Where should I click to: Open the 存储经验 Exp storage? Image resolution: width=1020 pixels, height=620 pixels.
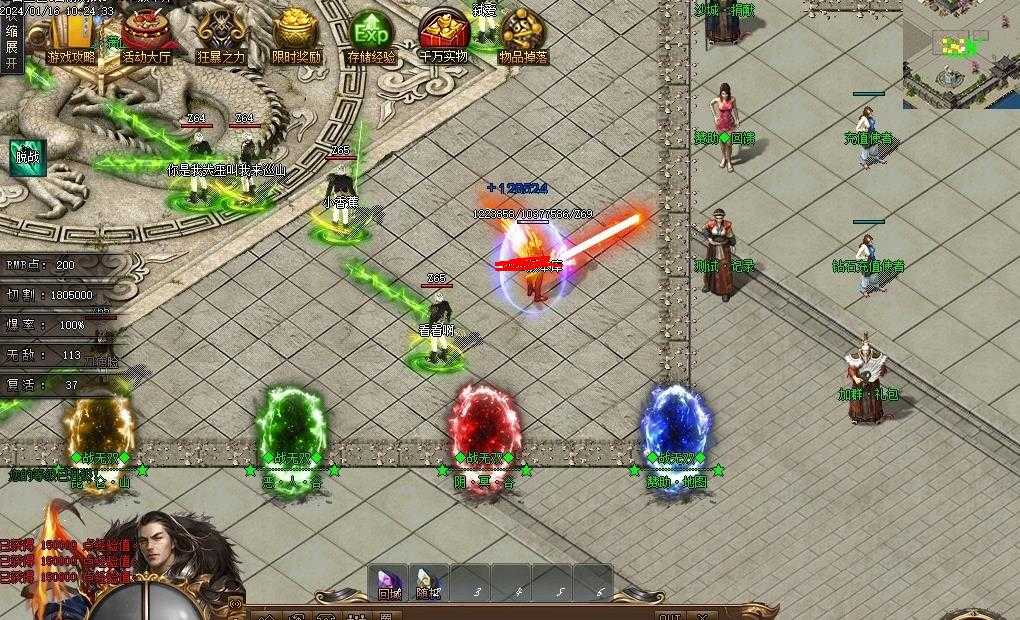(372, 36)
